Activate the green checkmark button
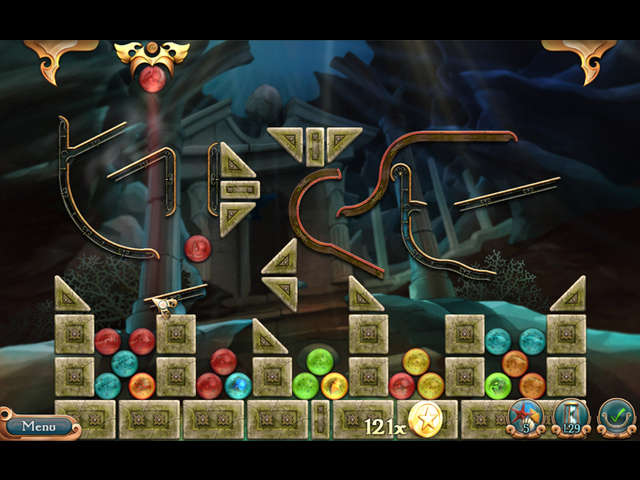The image size is (640, 480). point(616,415)
